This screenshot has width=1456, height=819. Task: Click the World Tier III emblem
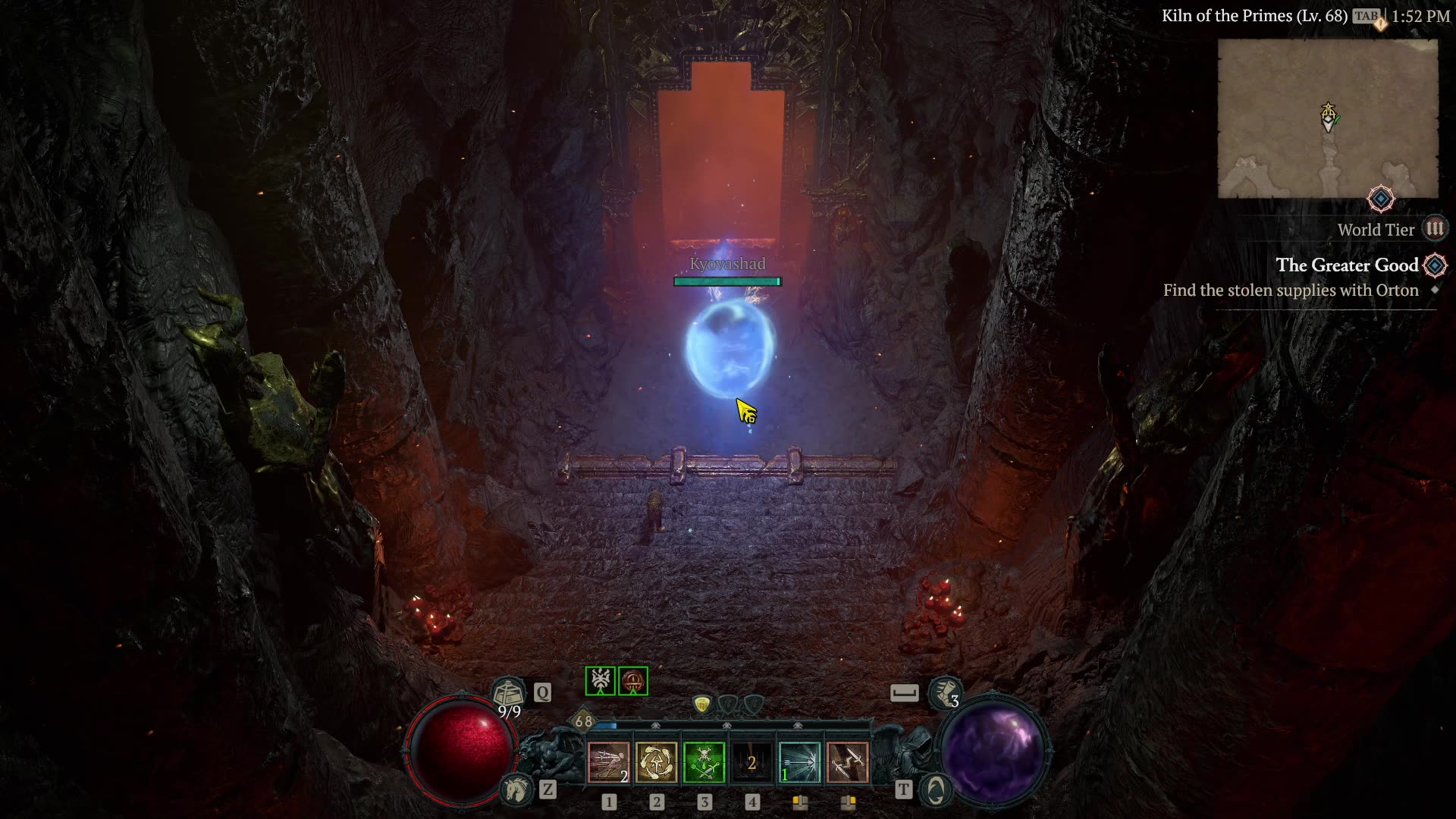(x=1436, y=229)
